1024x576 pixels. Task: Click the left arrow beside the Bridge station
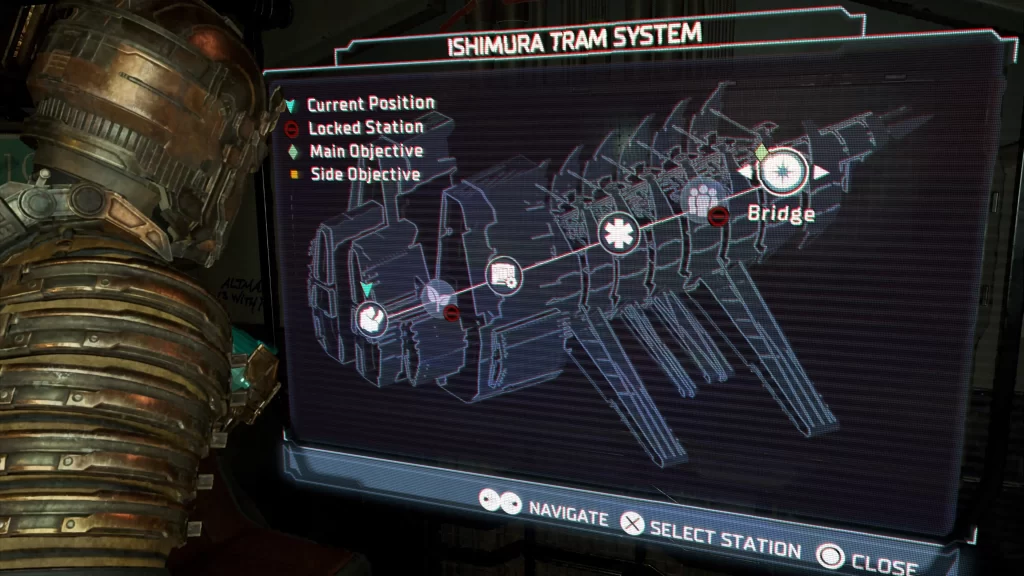click(745, 173)
